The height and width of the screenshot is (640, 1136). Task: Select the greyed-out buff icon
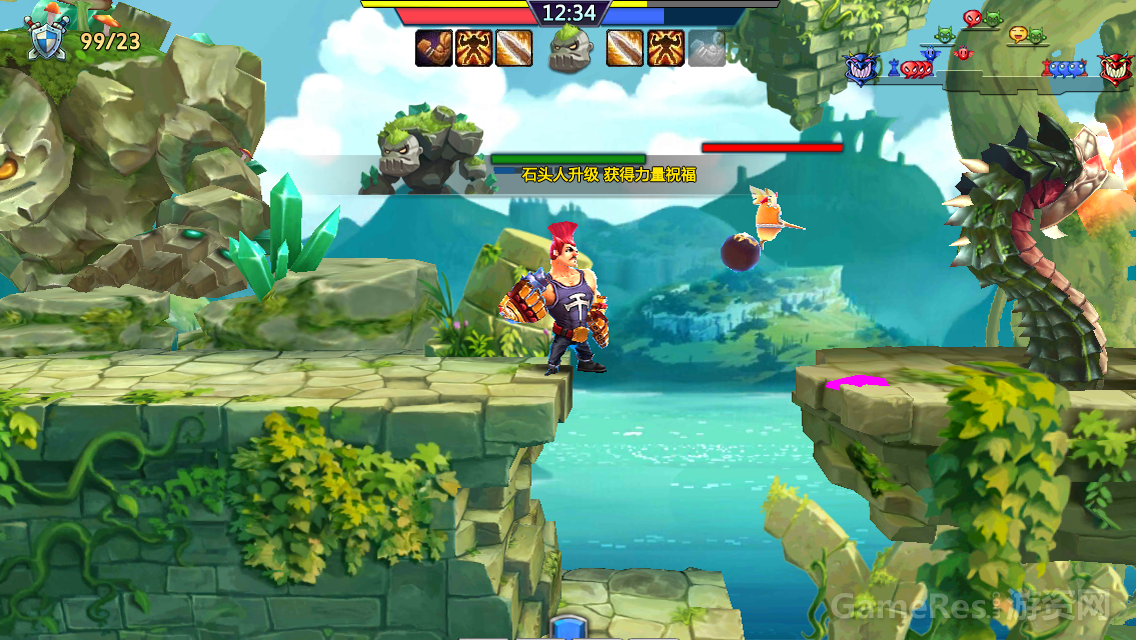(x=706, y=48)
